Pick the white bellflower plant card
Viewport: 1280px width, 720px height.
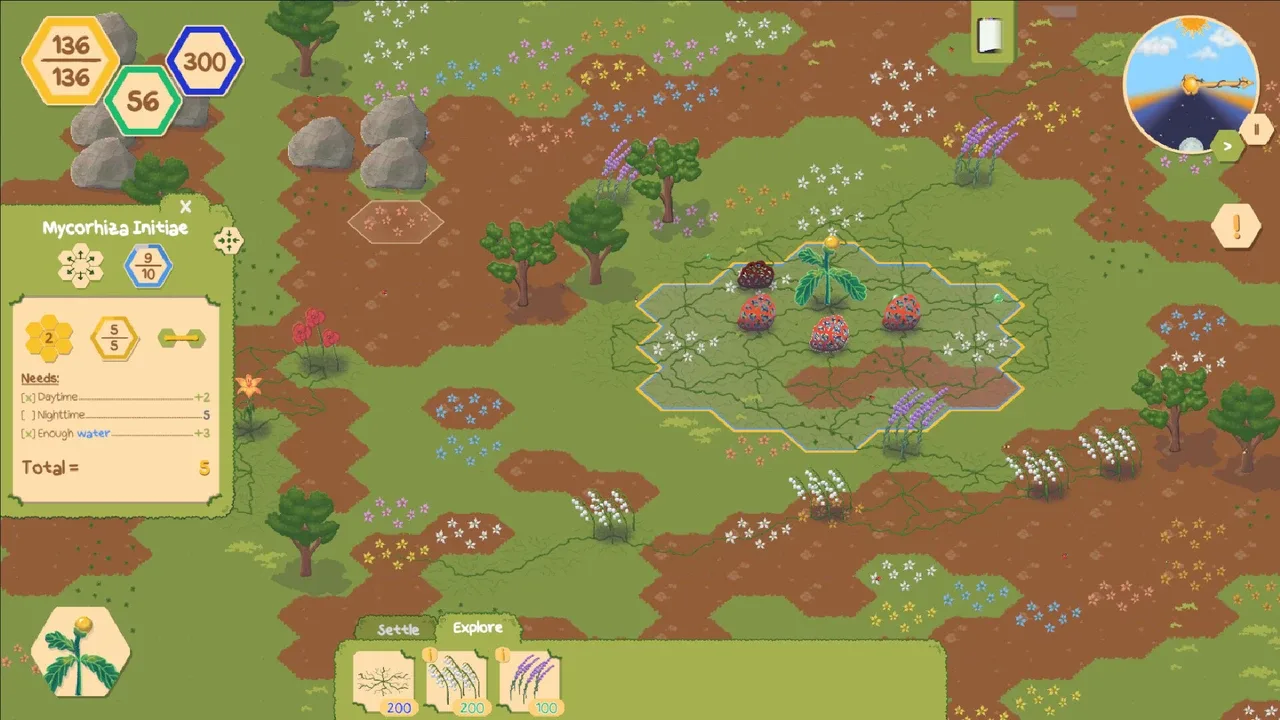(457, 683)
